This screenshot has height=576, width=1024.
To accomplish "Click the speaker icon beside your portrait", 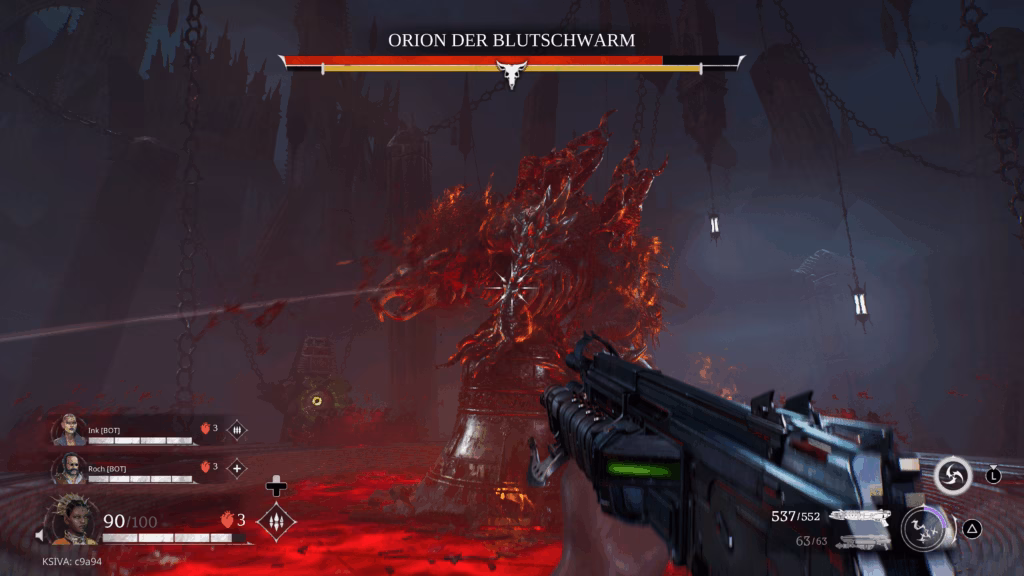I will (x=41, y=536).
